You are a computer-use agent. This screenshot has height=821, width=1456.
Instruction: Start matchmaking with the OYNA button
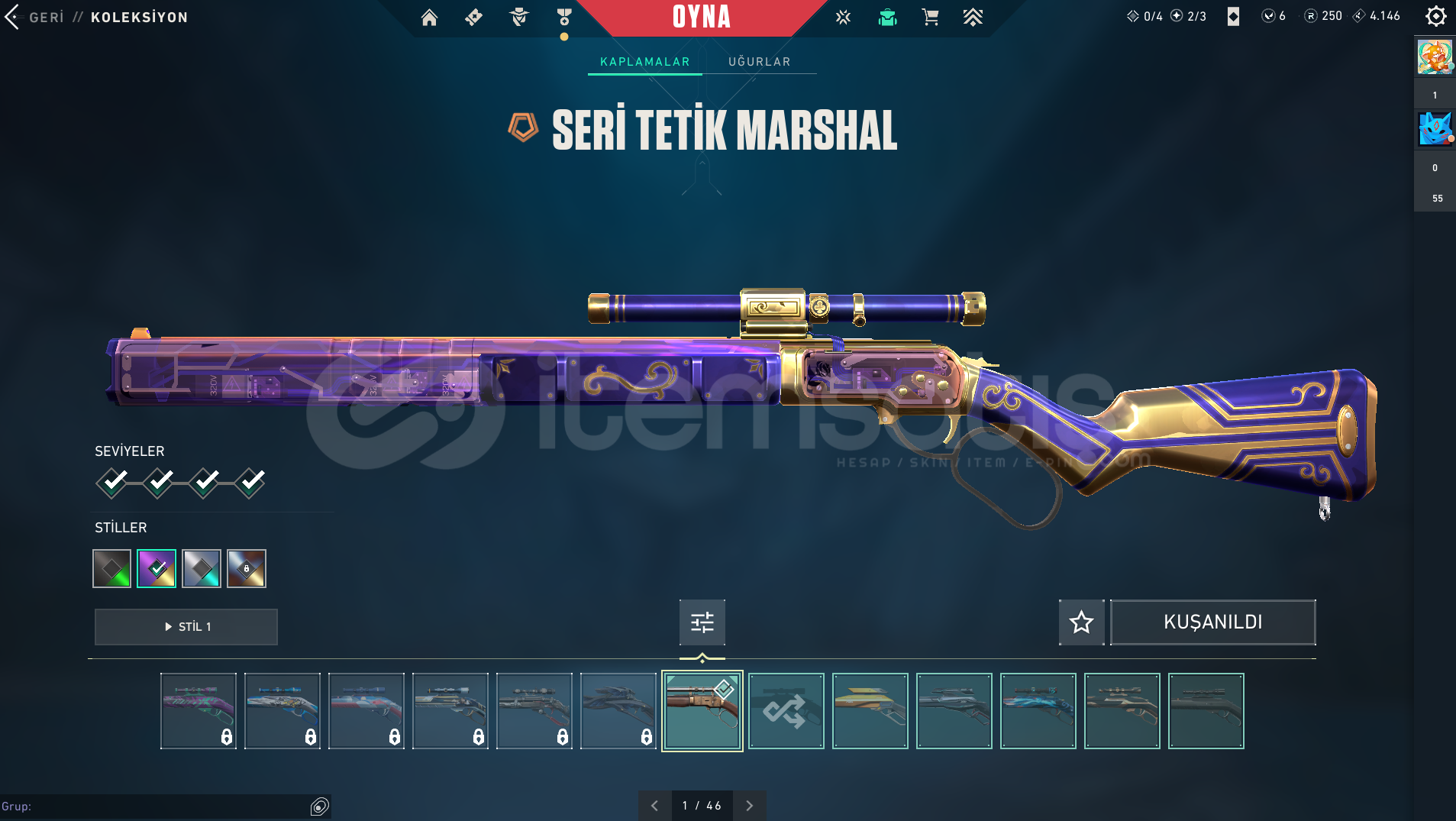point(702,18)
